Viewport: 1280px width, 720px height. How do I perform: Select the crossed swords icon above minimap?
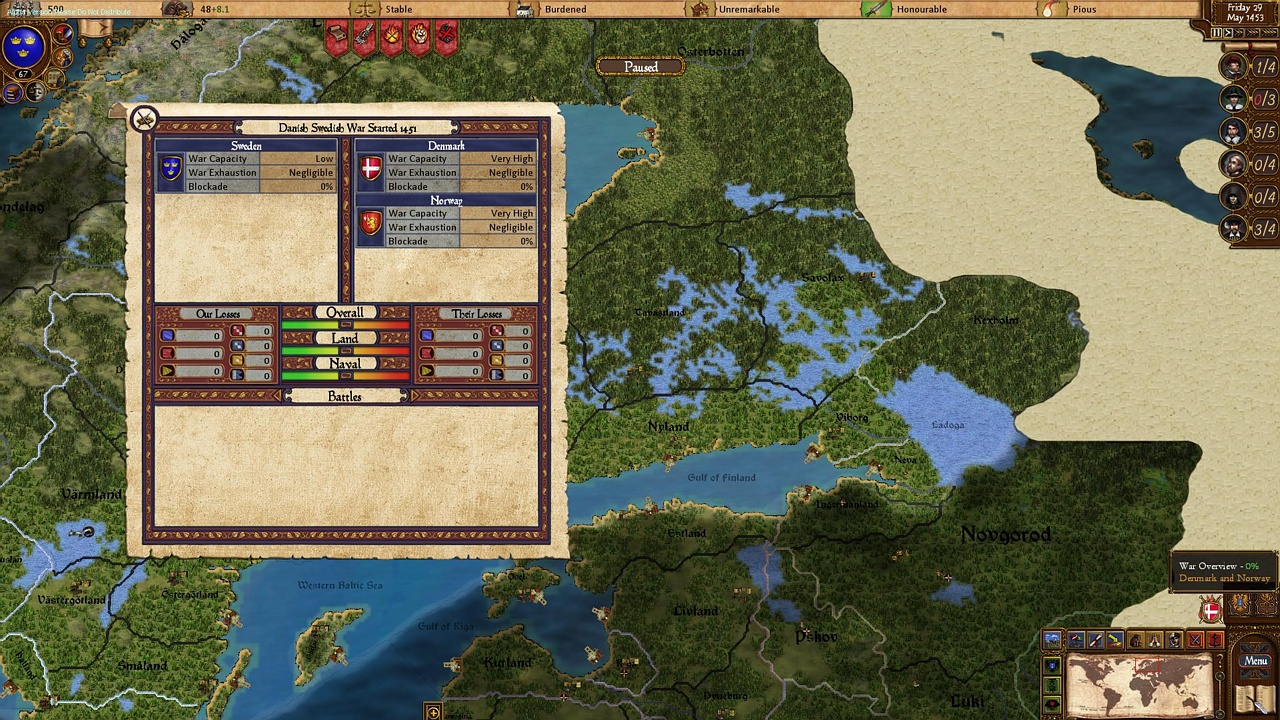pyautogui.click(x=1194, y=640)
